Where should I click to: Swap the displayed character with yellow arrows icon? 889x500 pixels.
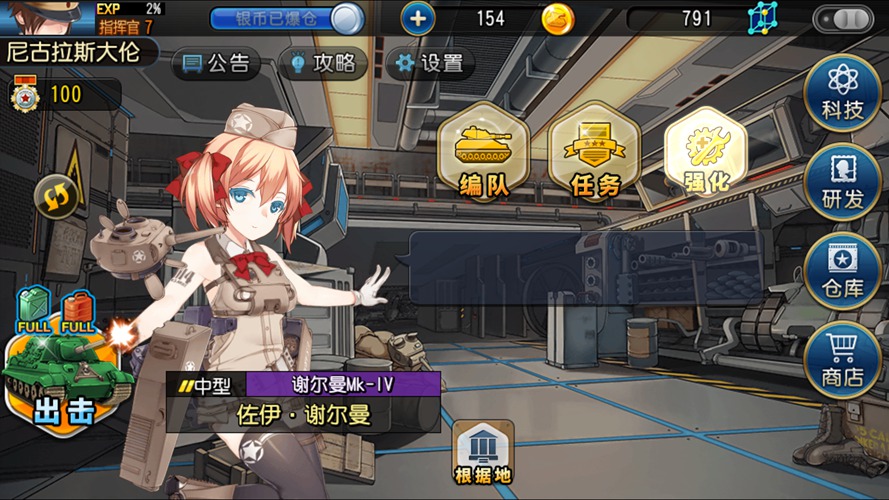(x=56, y=197)
